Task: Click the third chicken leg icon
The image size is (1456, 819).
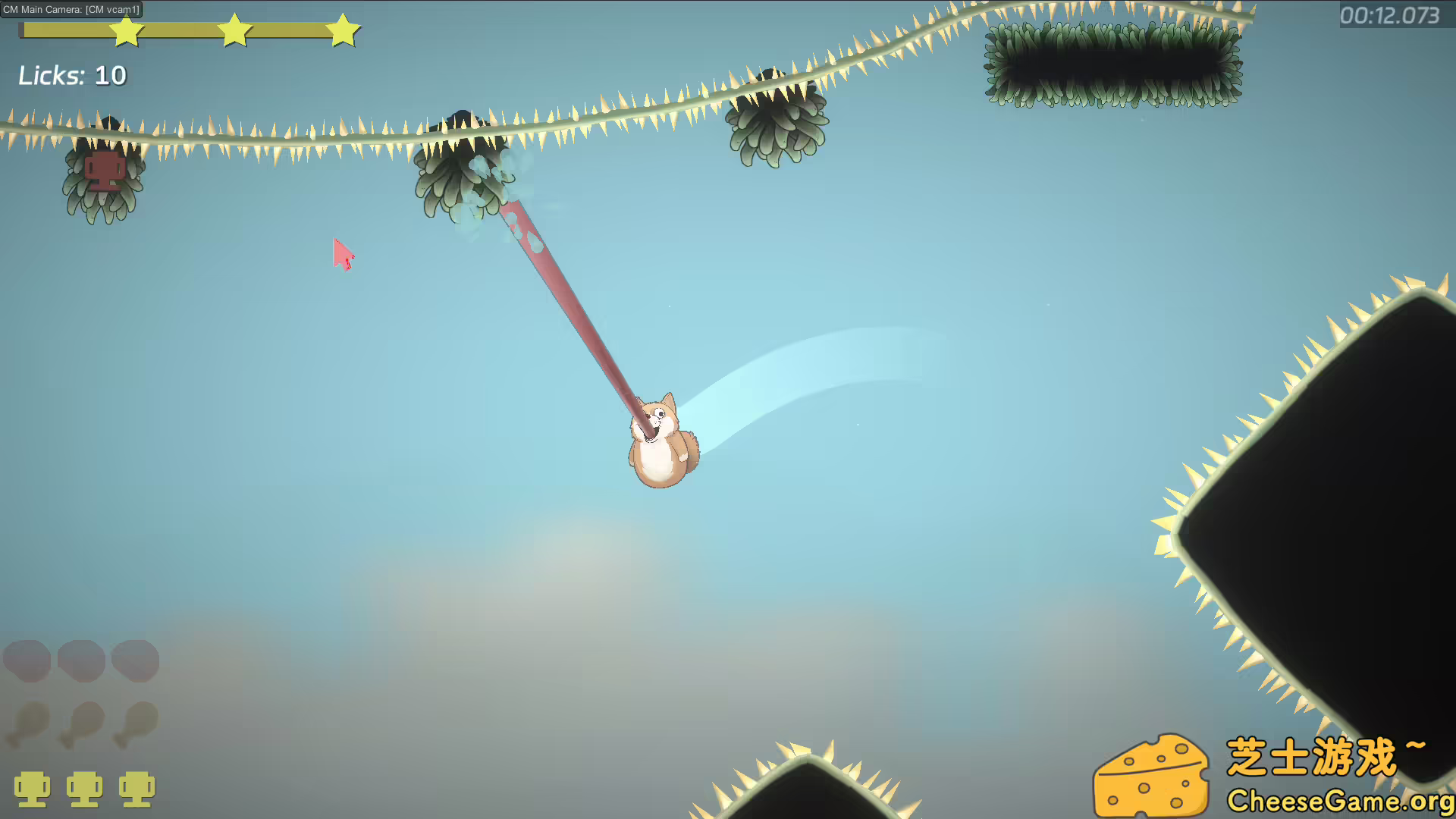Action: click(136, 724)
